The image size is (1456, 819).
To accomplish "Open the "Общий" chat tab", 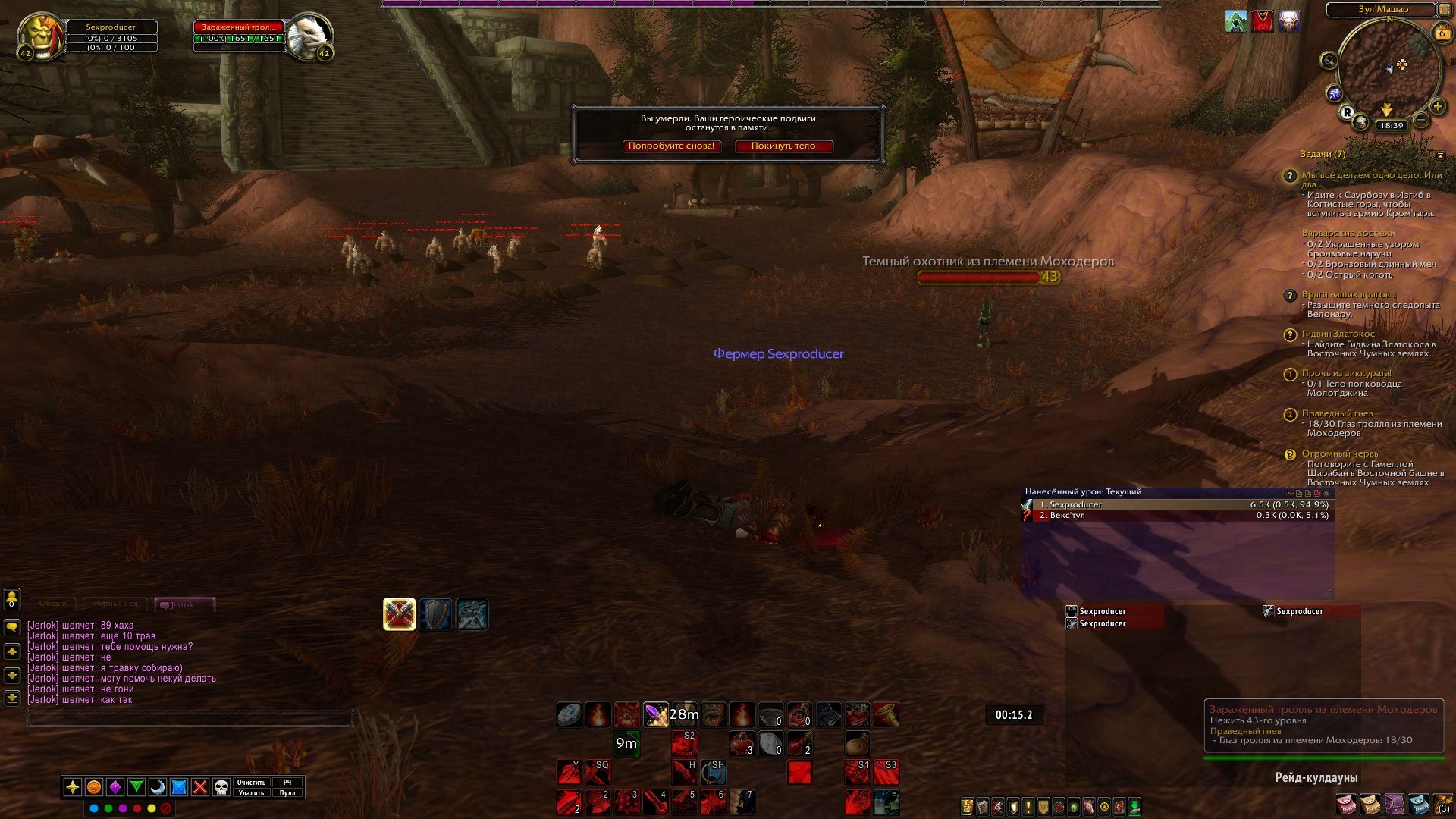I will pyautogui.click(x=53, y=604).
